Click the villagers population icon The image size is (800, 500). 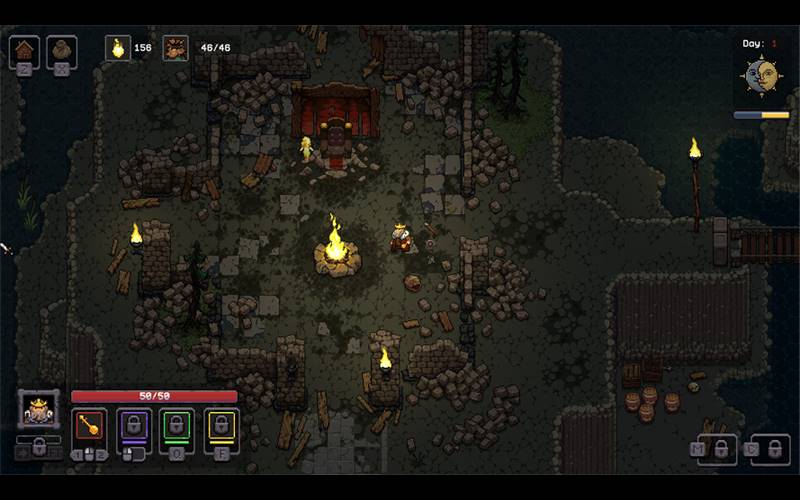176,48
